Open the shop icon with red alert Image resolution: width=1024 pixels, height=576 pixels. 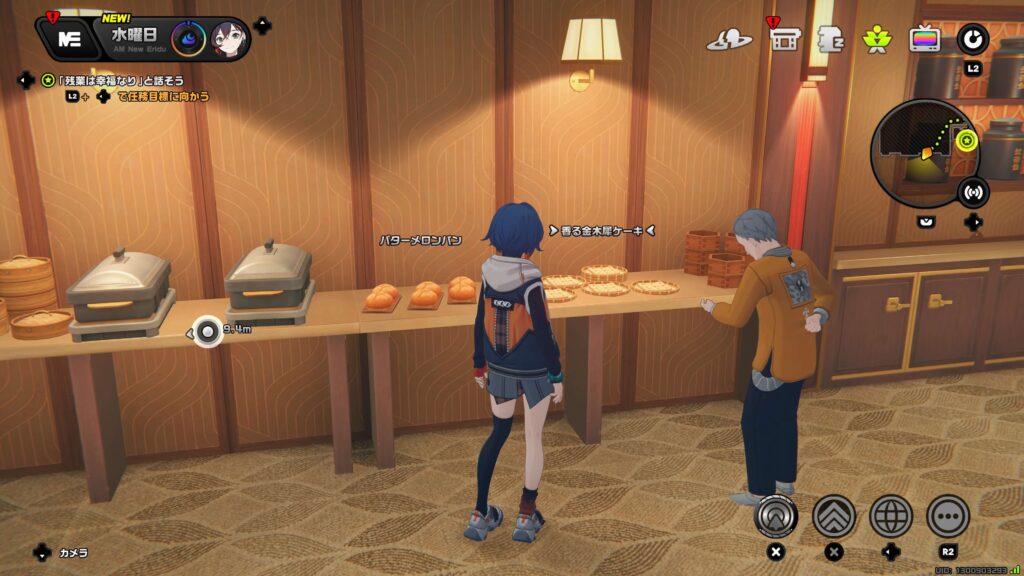coord(783,39)
